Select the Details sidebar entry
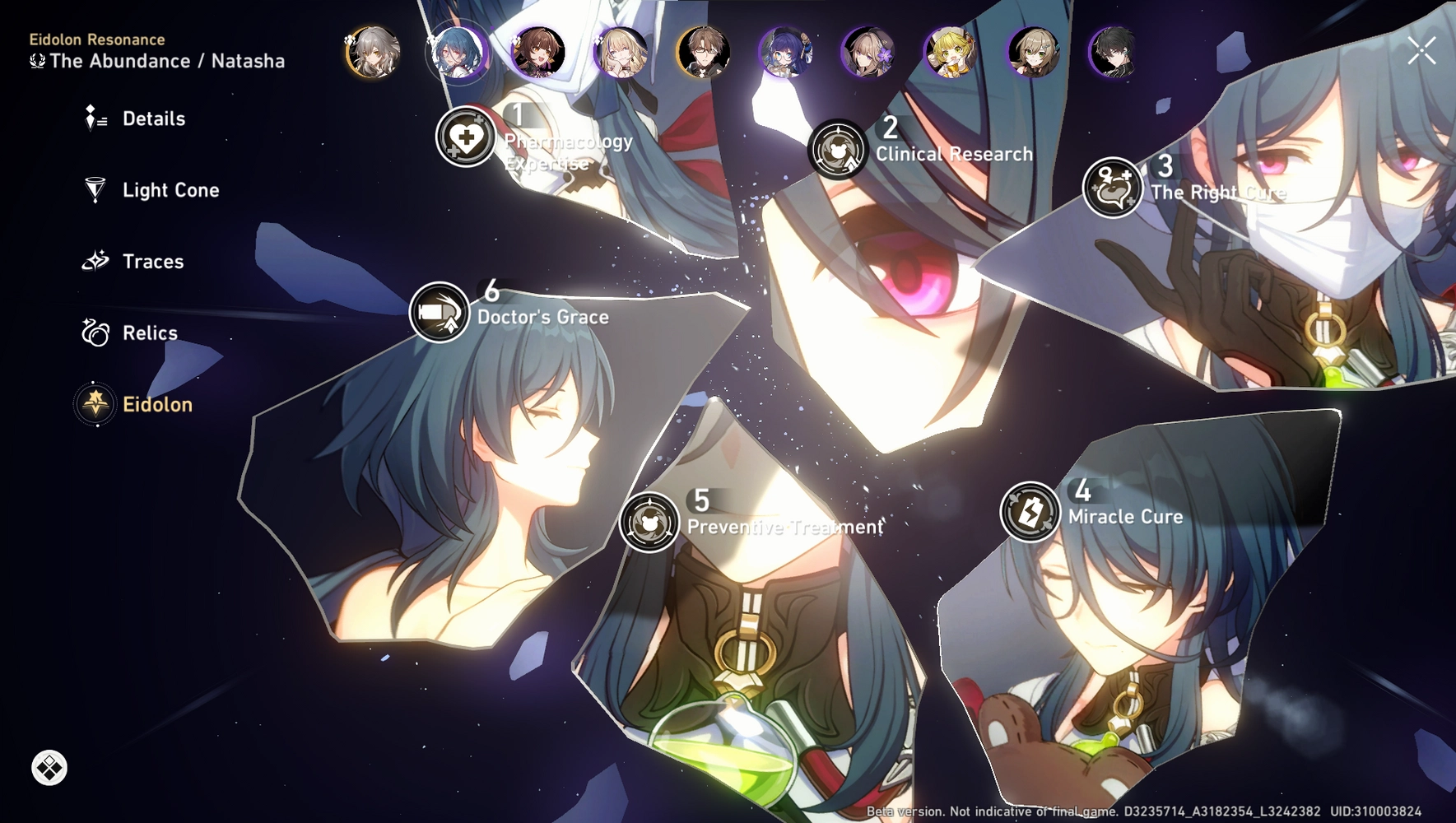The image size is (1456, 823). point(153,119)
